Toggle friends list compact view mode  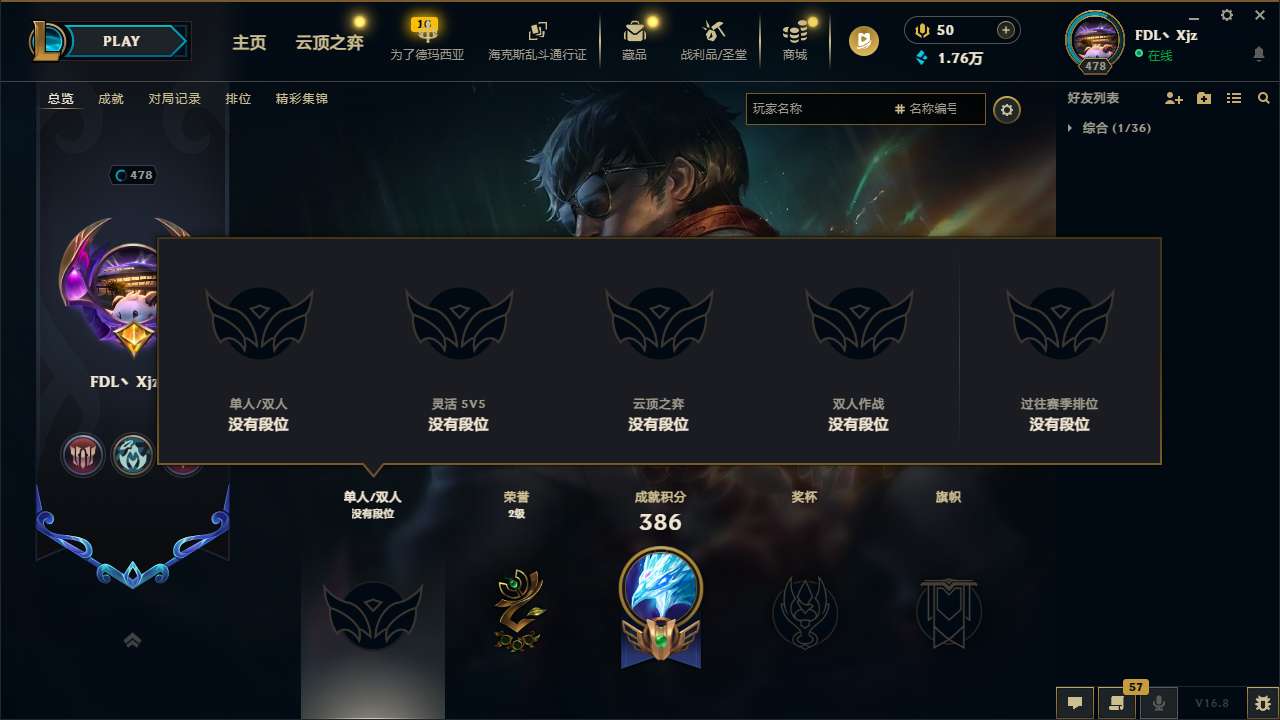tap(1234, 98)
